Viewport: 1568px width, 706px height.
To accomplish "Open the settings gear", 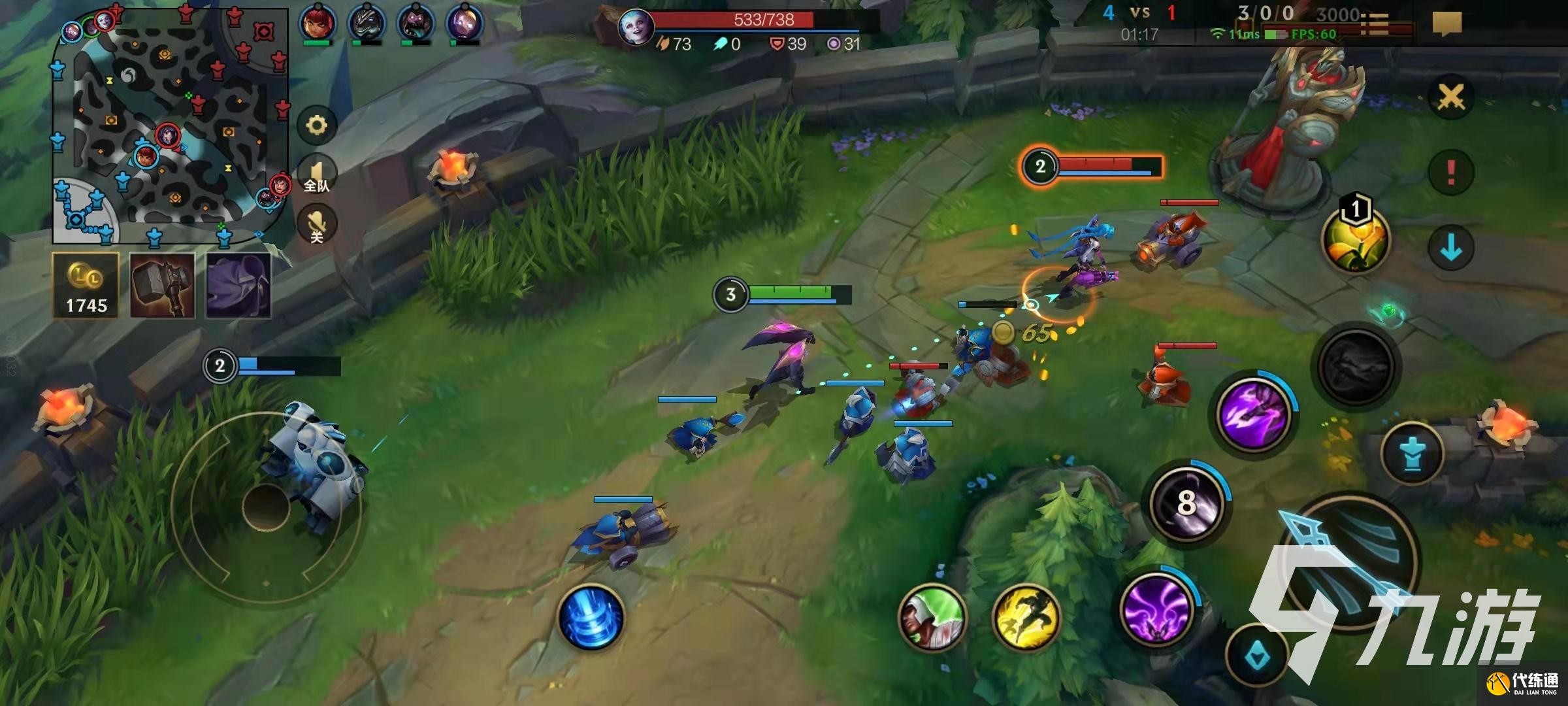I will (317, 125).
